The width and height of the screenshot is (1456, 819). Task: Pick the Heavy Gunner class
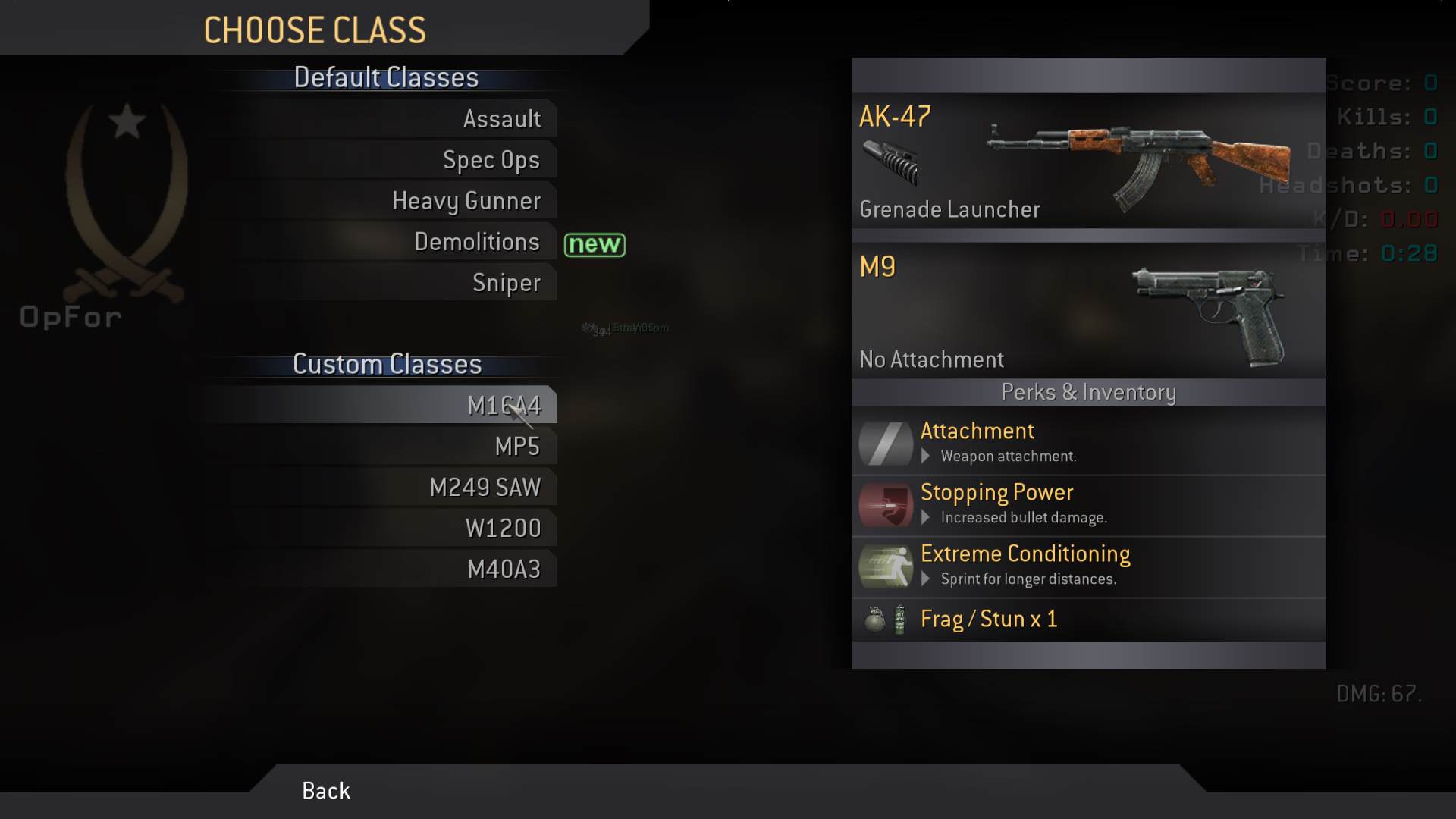[x=466, y=201]
